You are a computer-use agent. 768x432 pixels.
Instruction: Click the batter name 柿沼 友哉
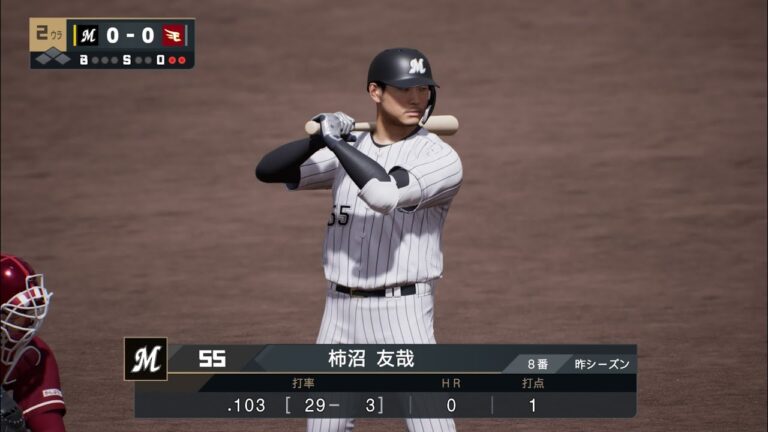[x=371, y=359]
